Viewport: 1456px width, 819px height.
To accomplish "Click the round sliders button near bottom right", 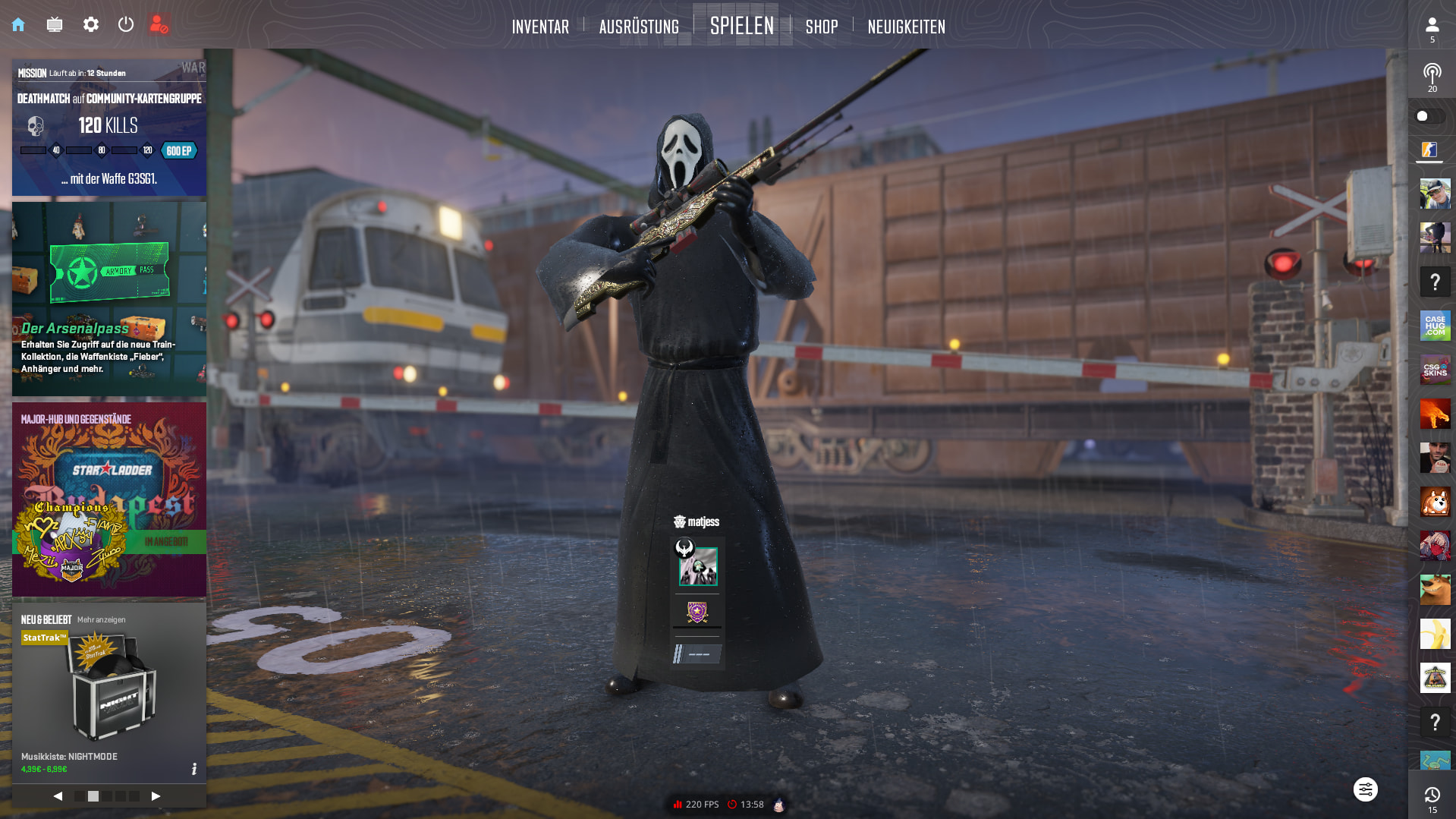I will coord(1365,789).
